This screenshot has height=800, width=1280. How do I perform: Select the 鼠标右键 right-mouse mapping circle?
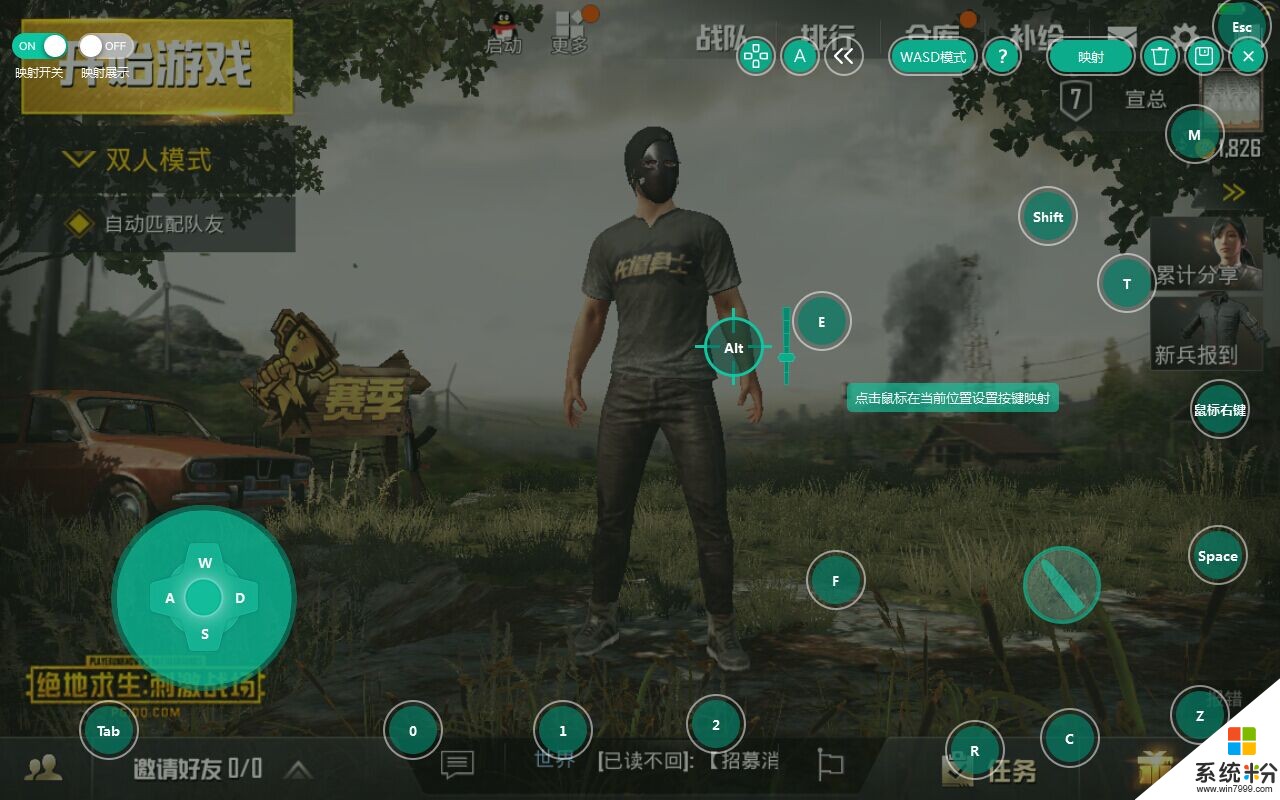[x=1219, y=410]
